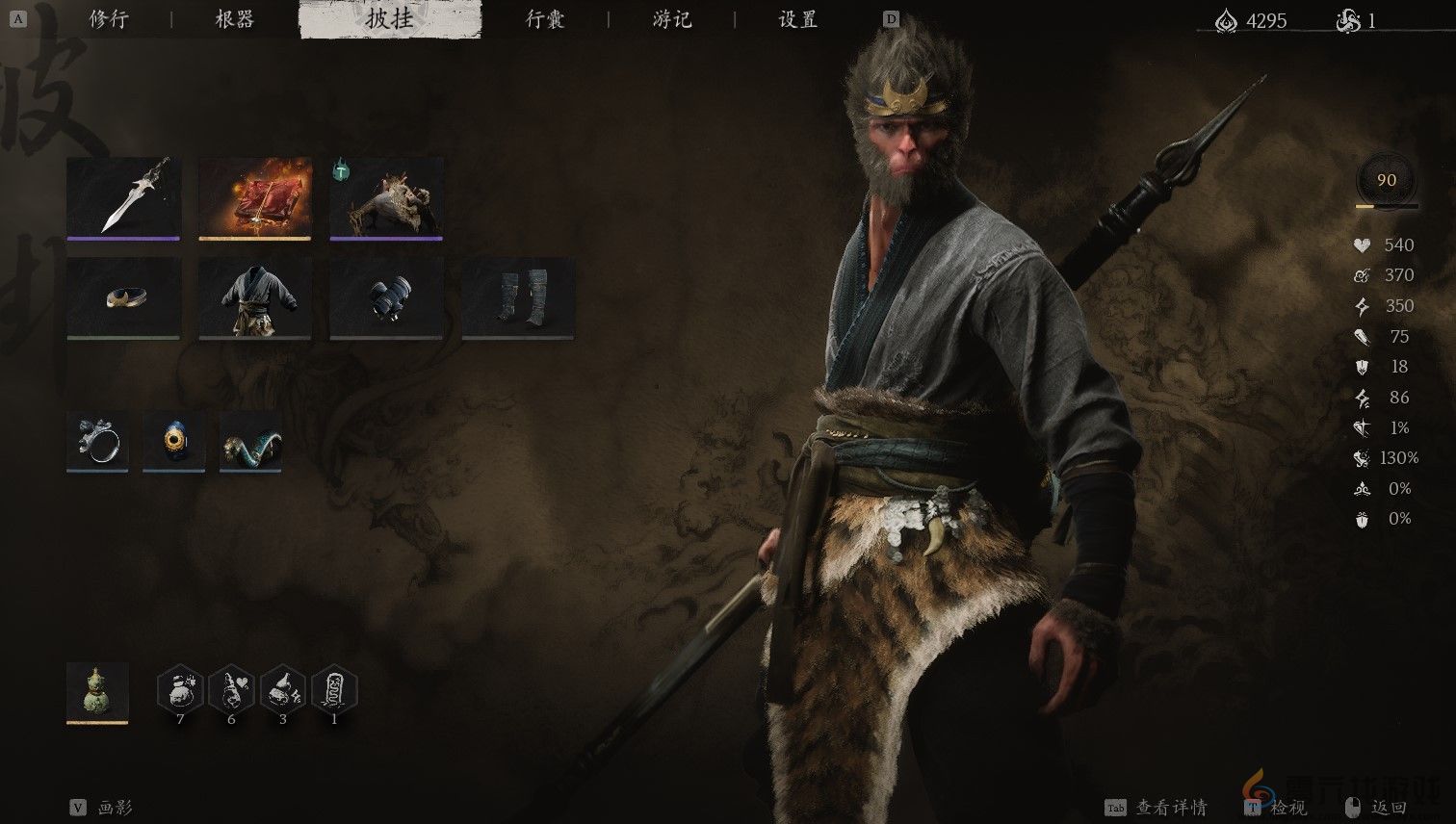Image resolution: width=1456 pixels, height=824 pixels.
Task: Select the heart-marked consumable showing count 6
Action: [x=231, y=691]
